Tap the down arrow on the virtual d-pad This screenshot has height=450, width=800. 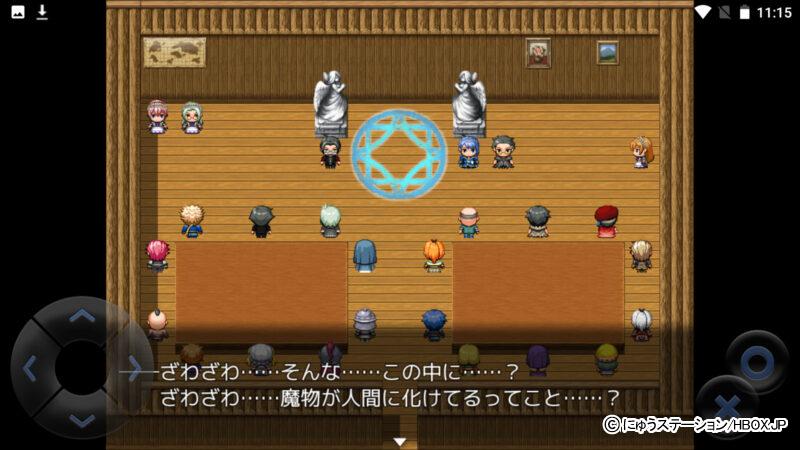[82, 420]
